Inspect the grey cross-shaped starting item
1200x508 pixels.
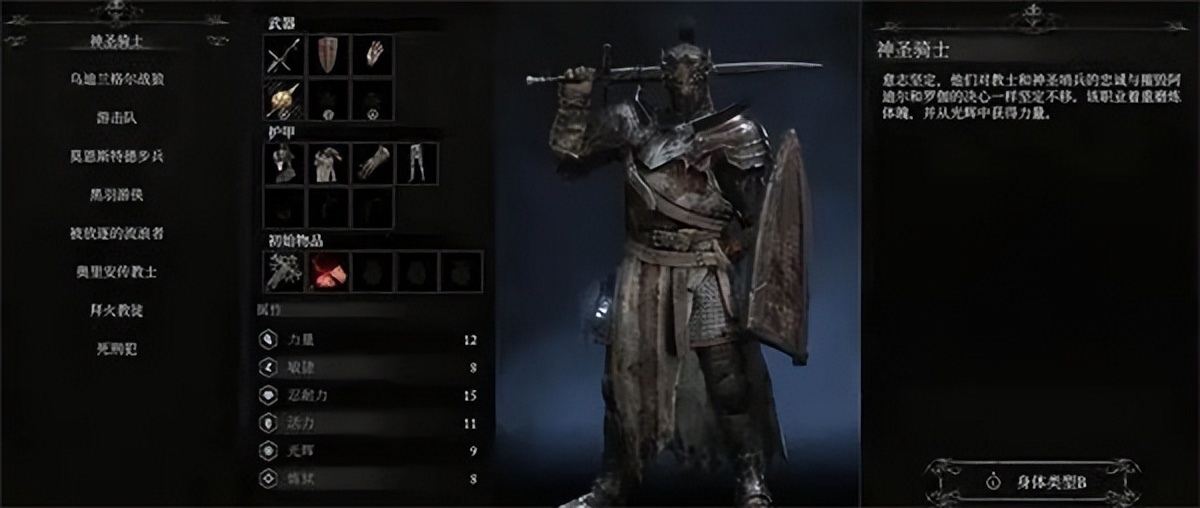click(x=283, y=271)
